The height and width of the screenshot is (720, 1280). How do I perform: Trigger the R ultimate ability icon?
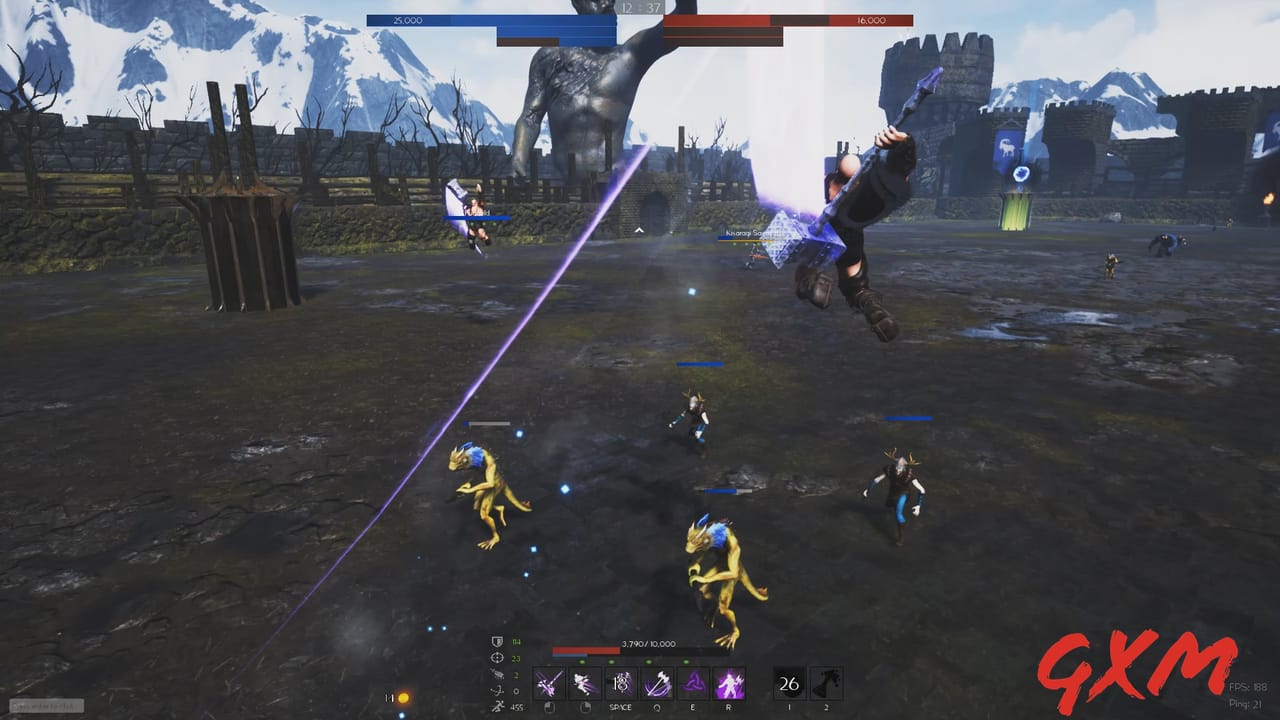click(728, 682)
